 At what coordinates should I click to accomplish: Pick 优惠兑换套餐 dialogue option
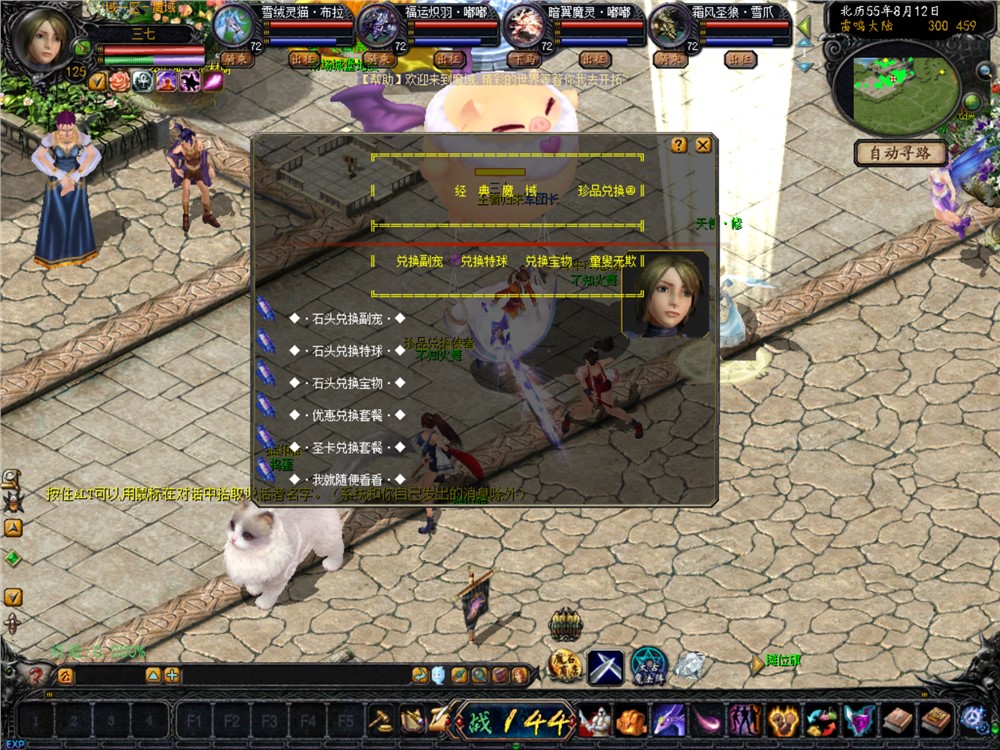(x=345, y=415)
